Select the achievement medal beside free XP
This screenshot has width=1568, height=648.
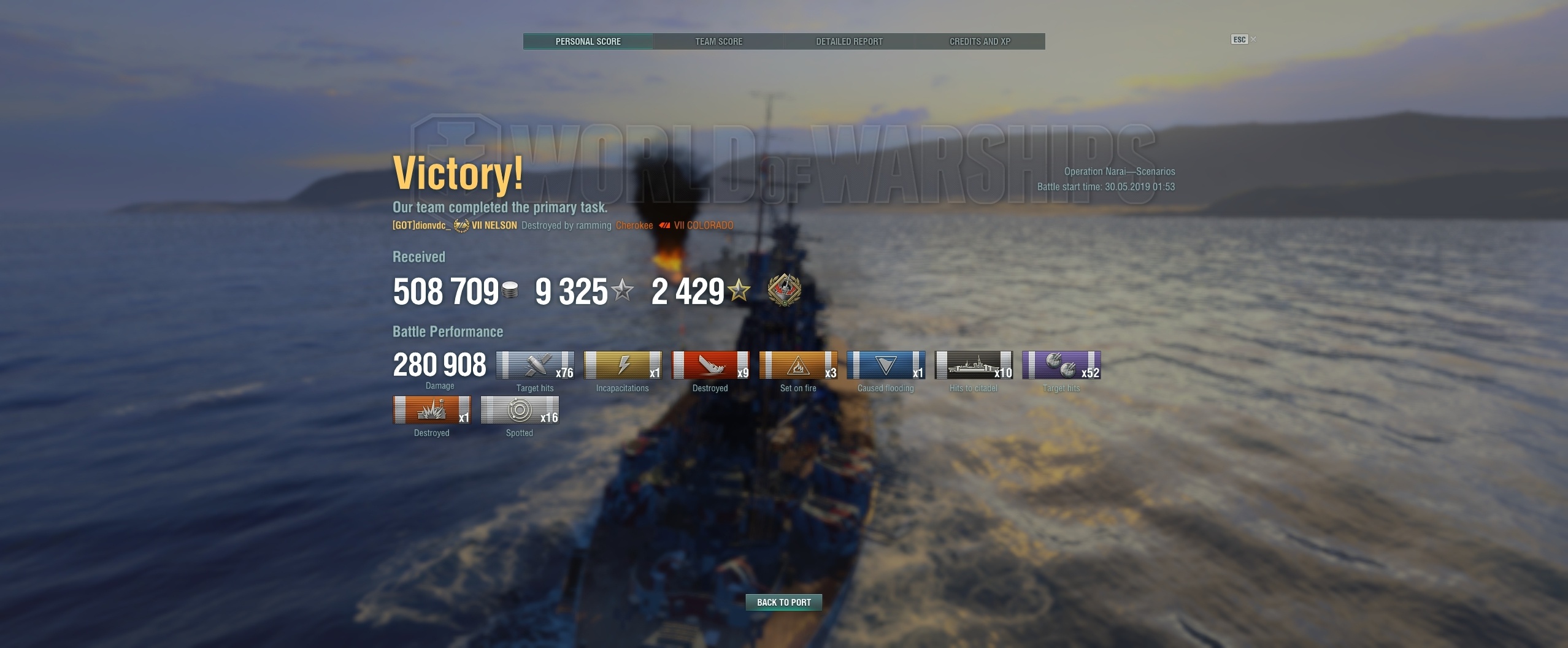[x=784, y=291]
